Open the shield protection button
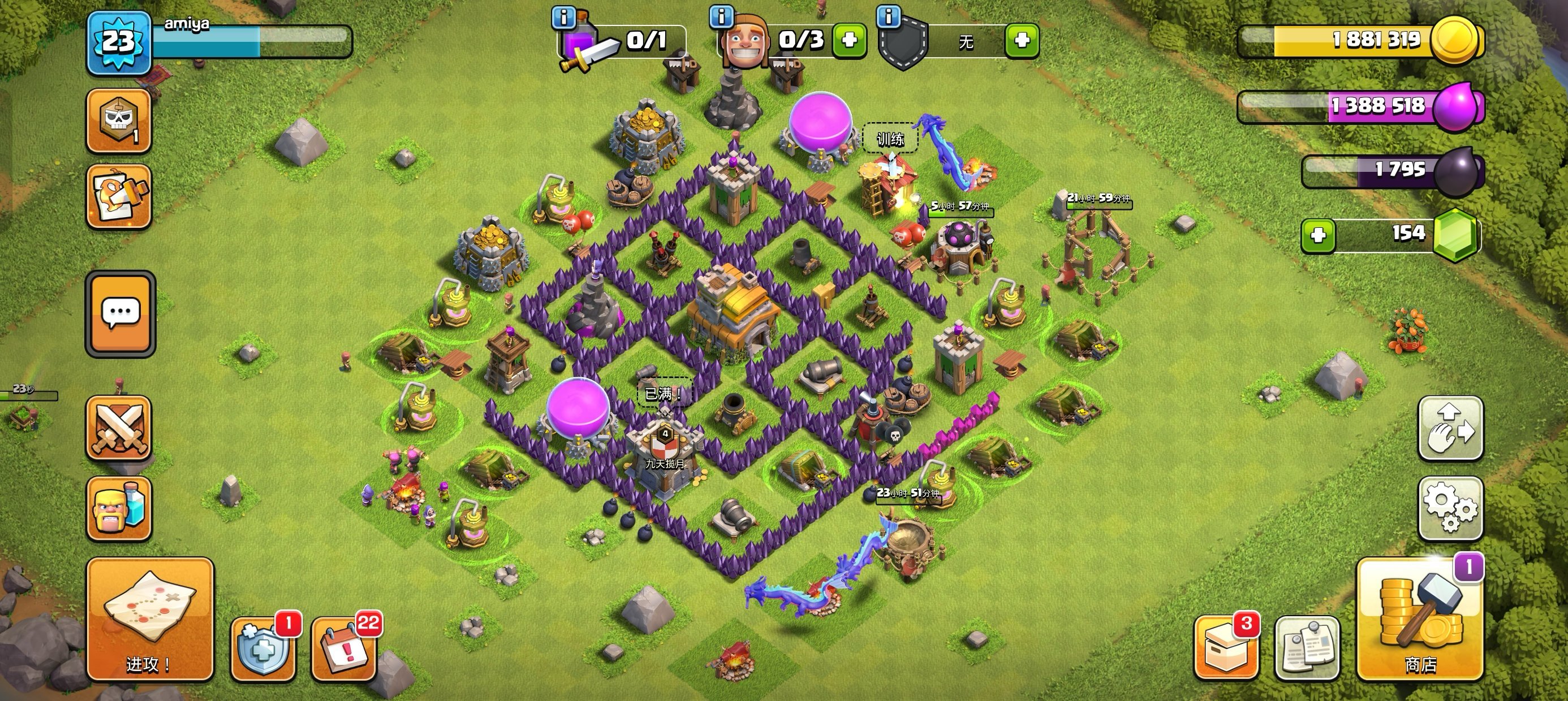 click(x=263, y=648)
